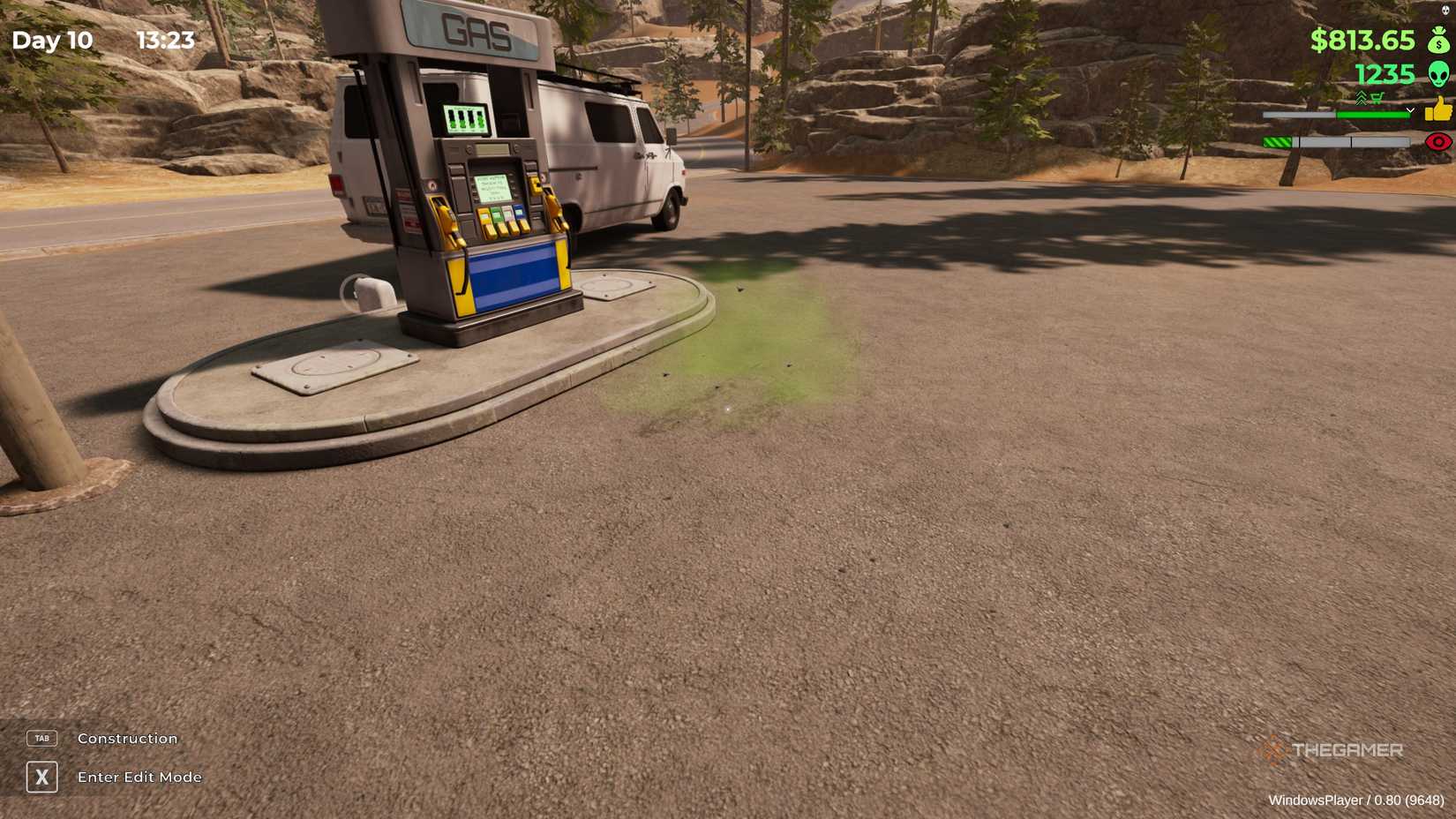1456x819 pixels.
Task: Click the Day 10 timer display
Action: (x=55, y=41)
